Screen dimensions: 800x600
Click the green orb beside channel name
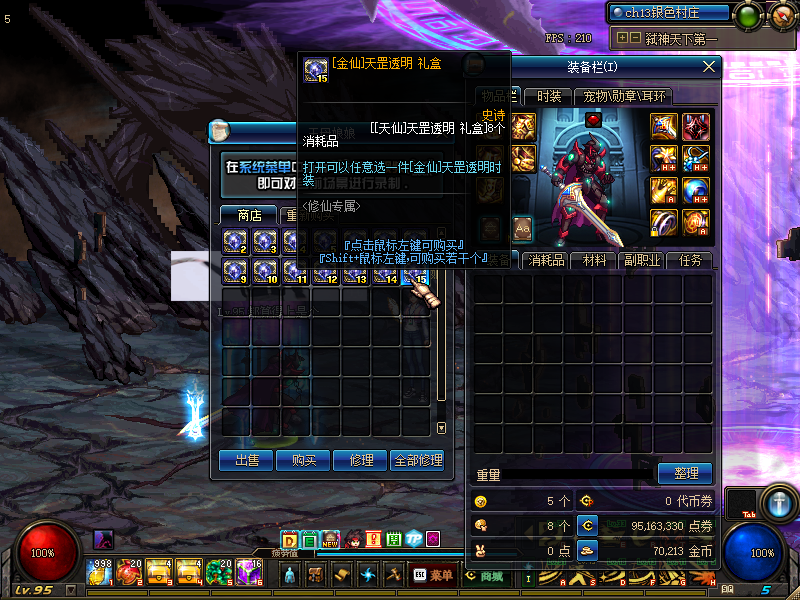[x=747, y=14]
